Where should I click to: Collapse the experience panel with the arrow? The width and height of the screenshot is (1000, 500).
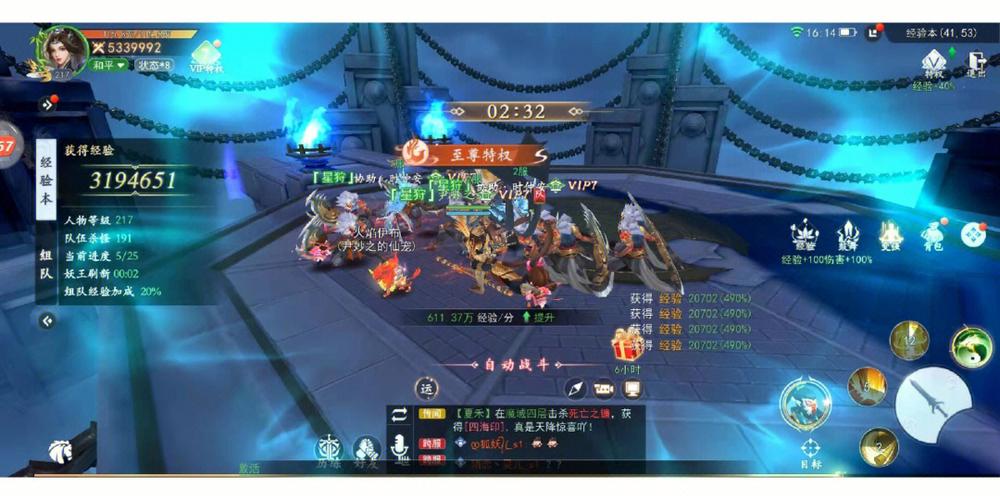[47, 321]
